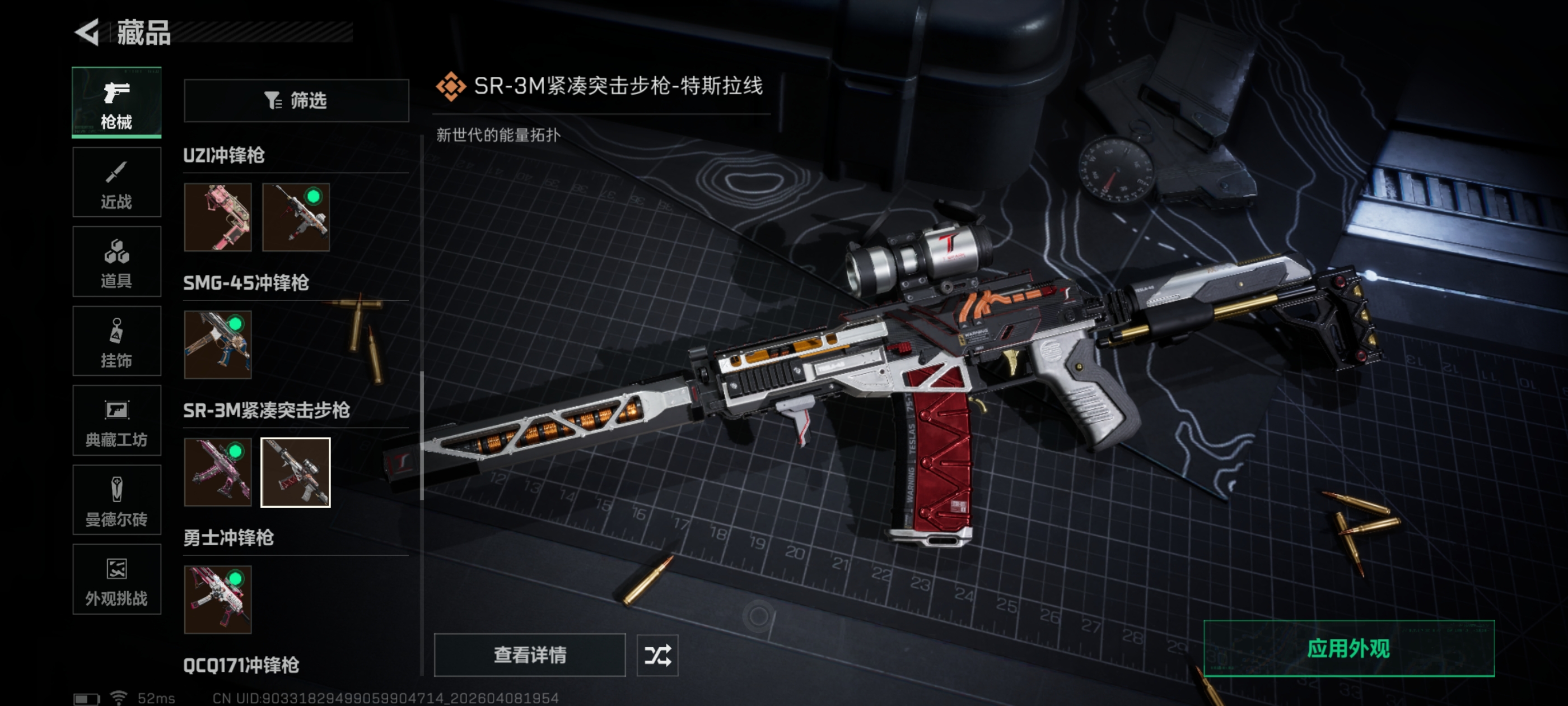The width and height of the screenshot is (1568, 706).
Task: Switch to the 枪械 category tab
Action: [116, 103]
